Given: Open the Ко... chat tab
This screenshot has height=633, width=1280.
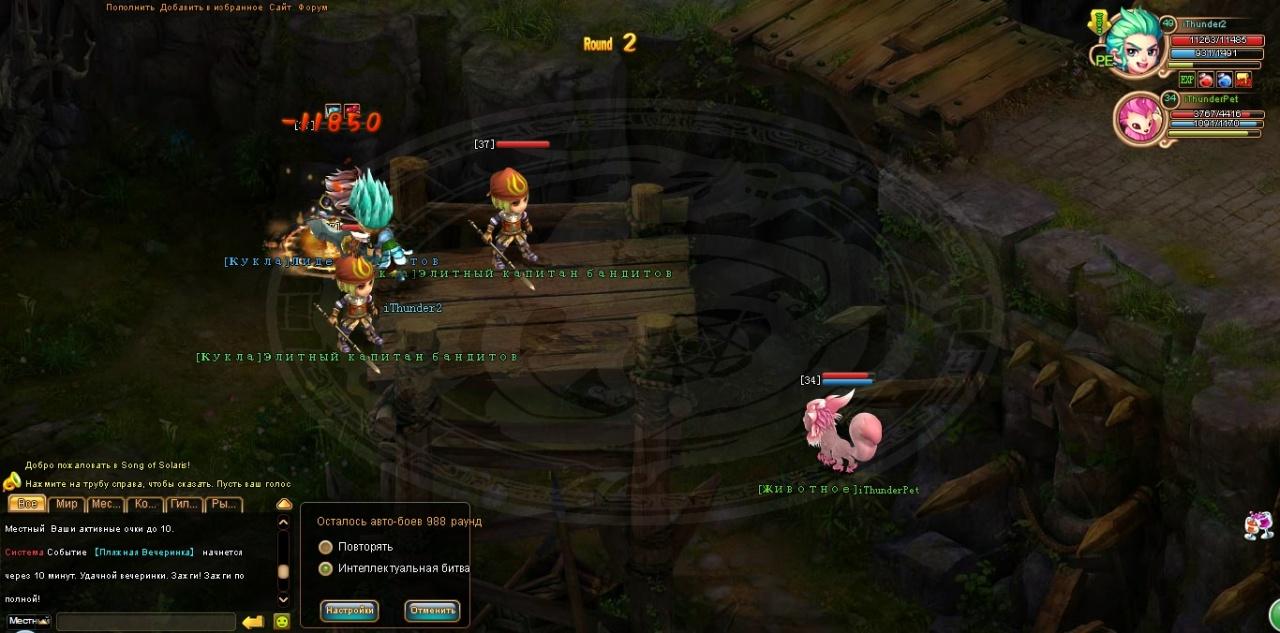Looking at the screenshot, I should 145,504.
